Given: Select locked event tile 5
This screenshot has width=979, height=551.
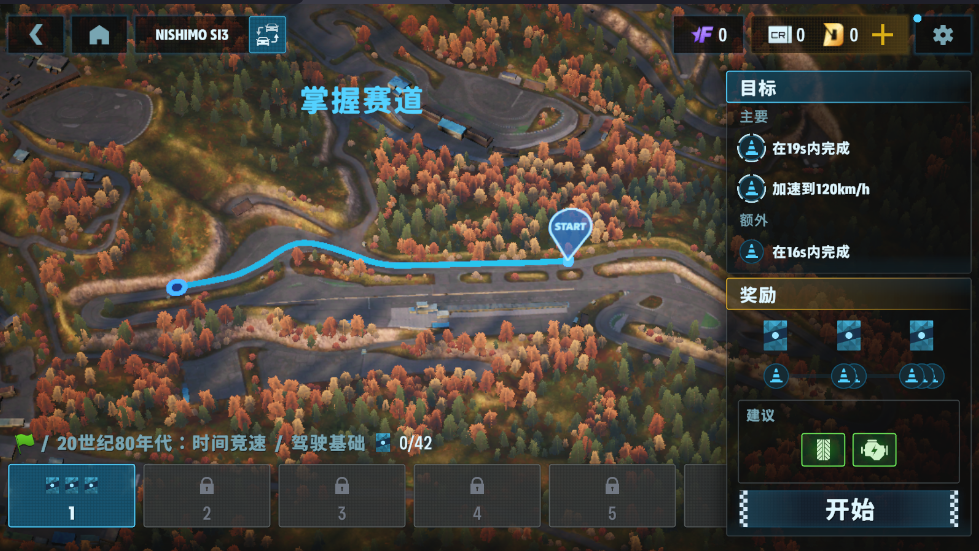Looking at the screenshot, I should [x=612, y=496].
